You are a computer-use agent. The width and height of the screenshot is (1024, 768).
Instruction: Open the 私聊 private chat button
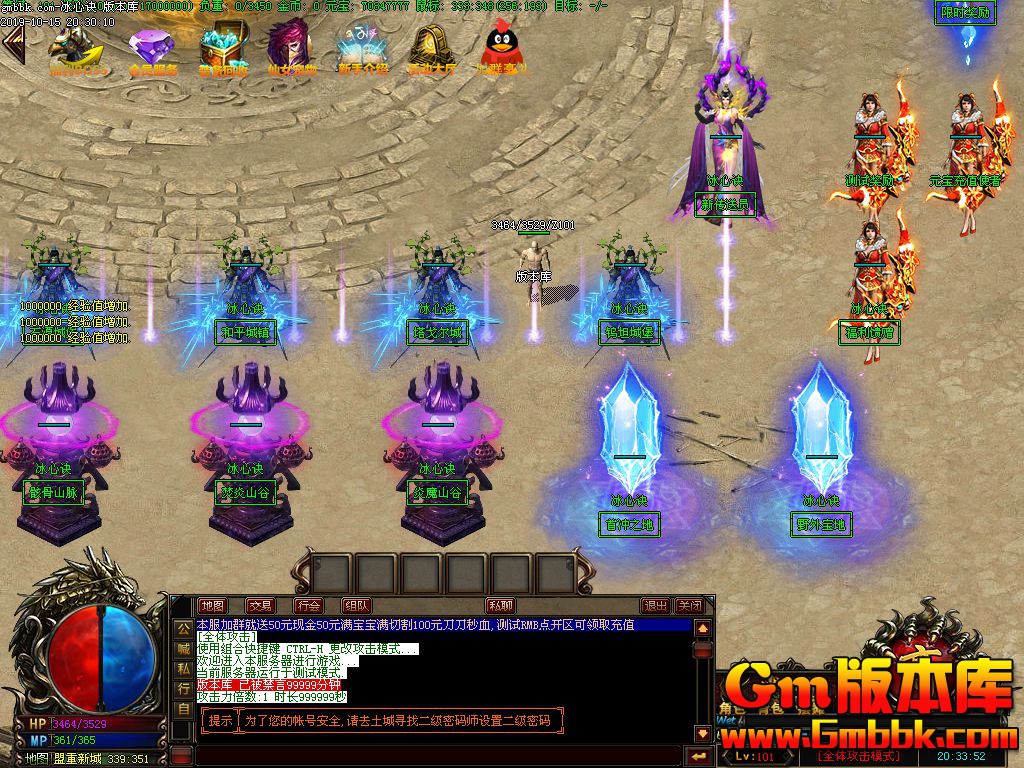tap(500, 605)
